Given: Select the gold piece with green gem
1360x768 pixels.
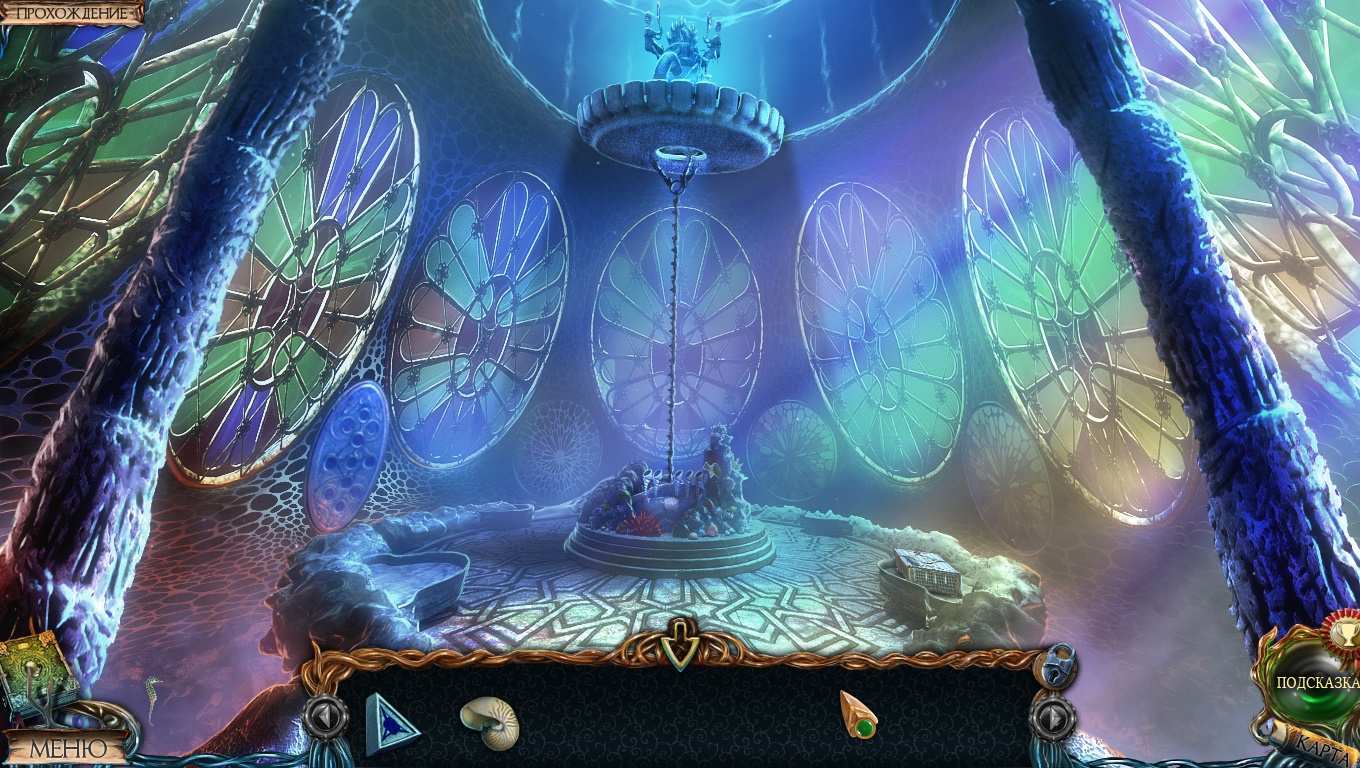Looking at the screenshot, I should tap(858, 714).
